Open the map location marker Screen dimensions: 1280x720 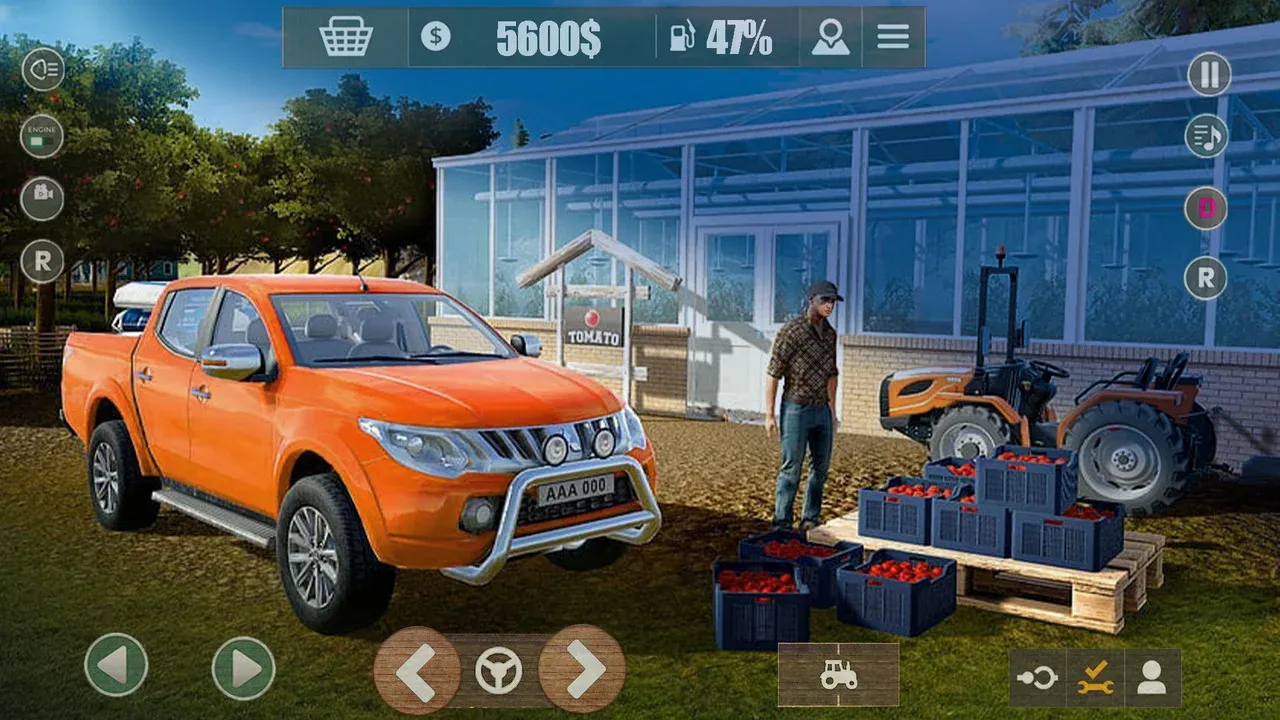(830, 37)
